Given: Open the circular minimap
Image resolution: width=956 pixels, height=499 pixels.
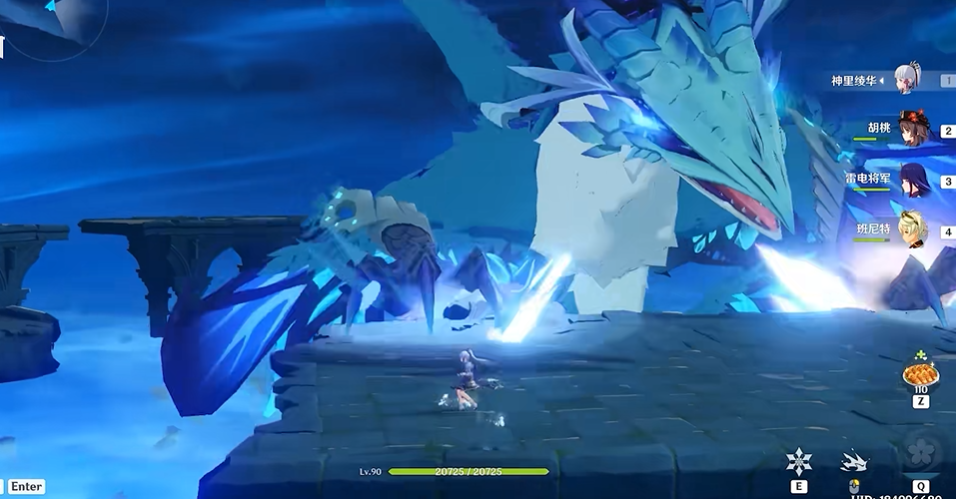Looking at the screenshot, I should click(x=50, y=22).
